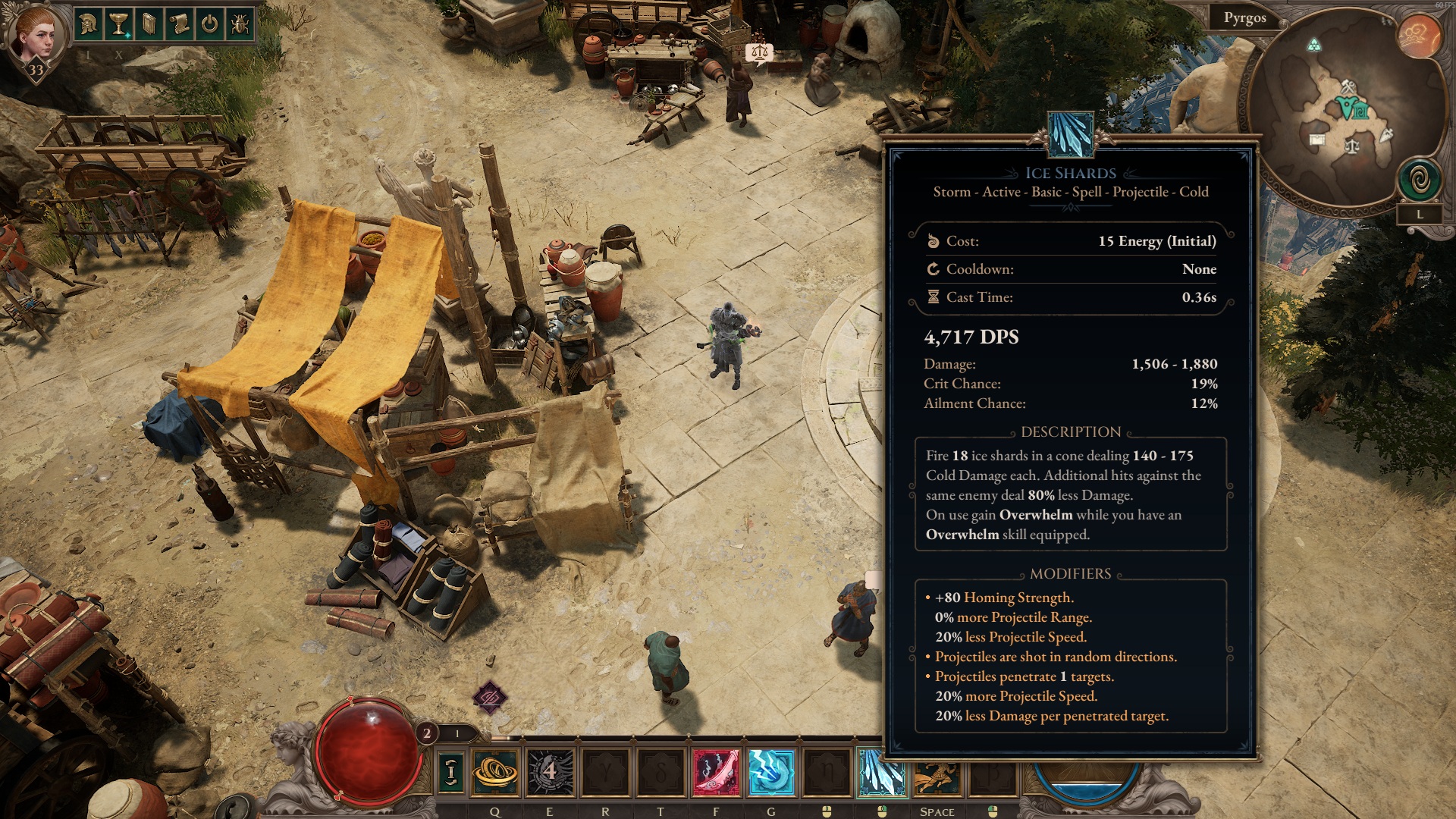This screenshot has height=819, width=1456.
Task: Open the golden chalice menu
Action: point(119,24)
